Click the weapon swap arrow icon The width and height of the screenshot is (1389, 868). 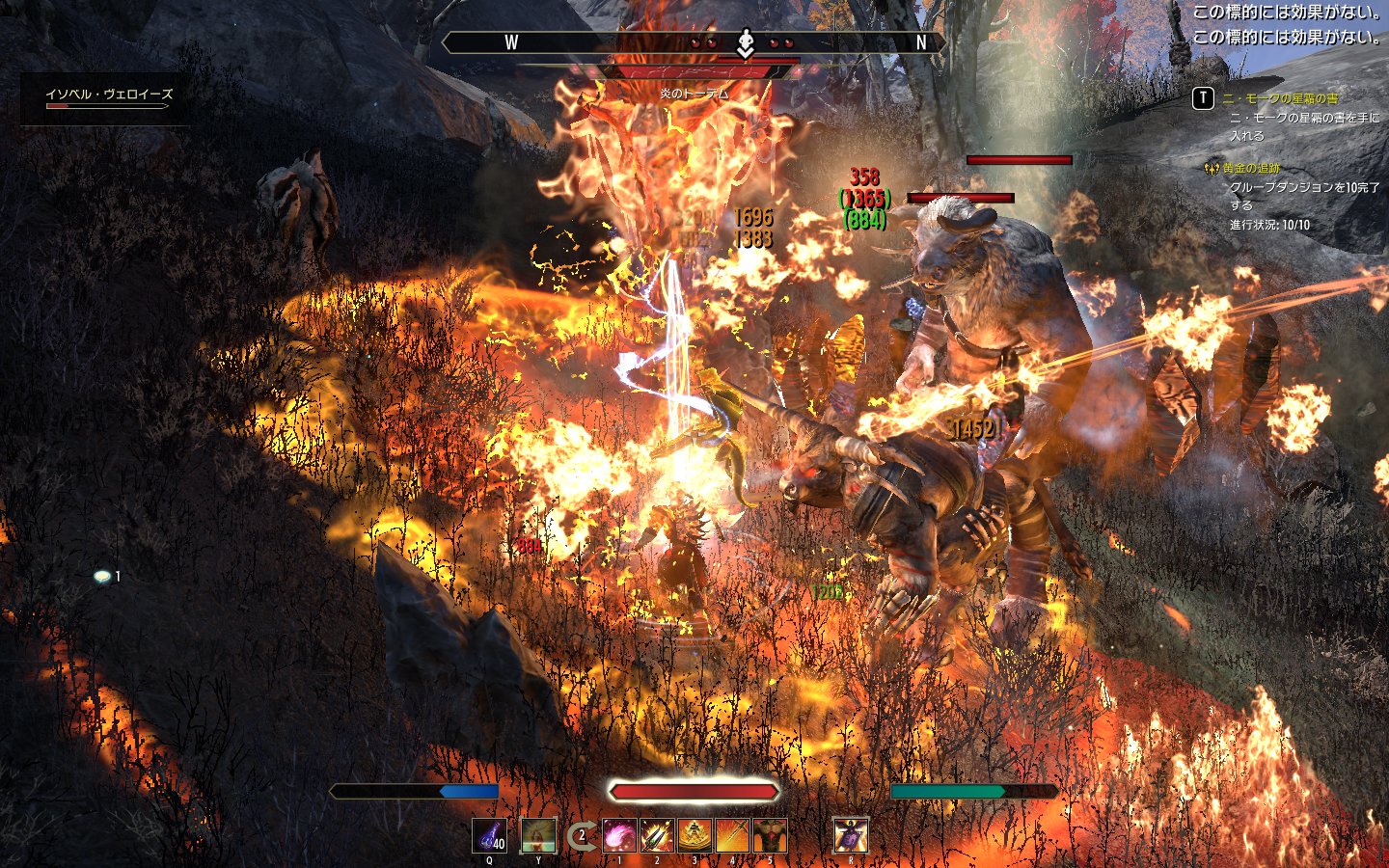(x=580, y=836)
